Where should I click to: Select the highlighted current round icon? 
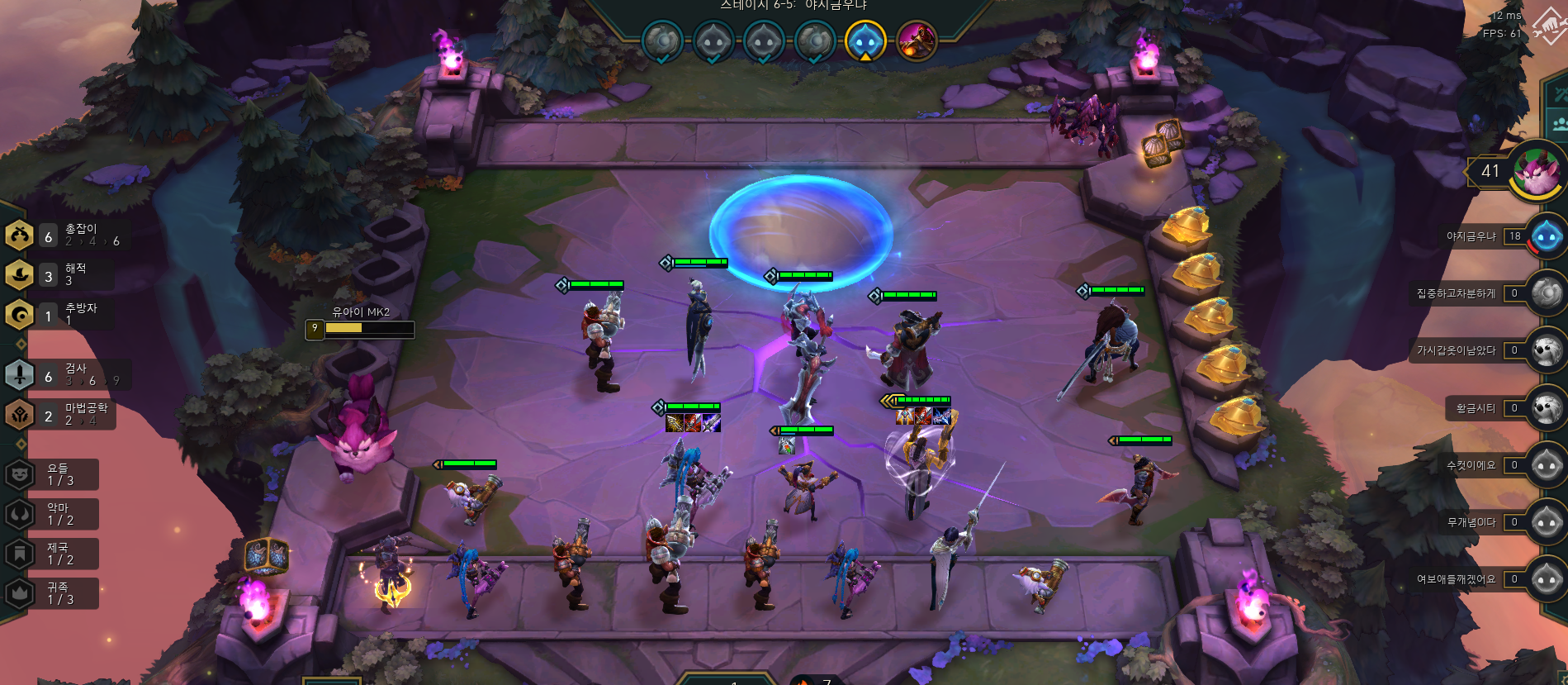(x=865, y=40)
